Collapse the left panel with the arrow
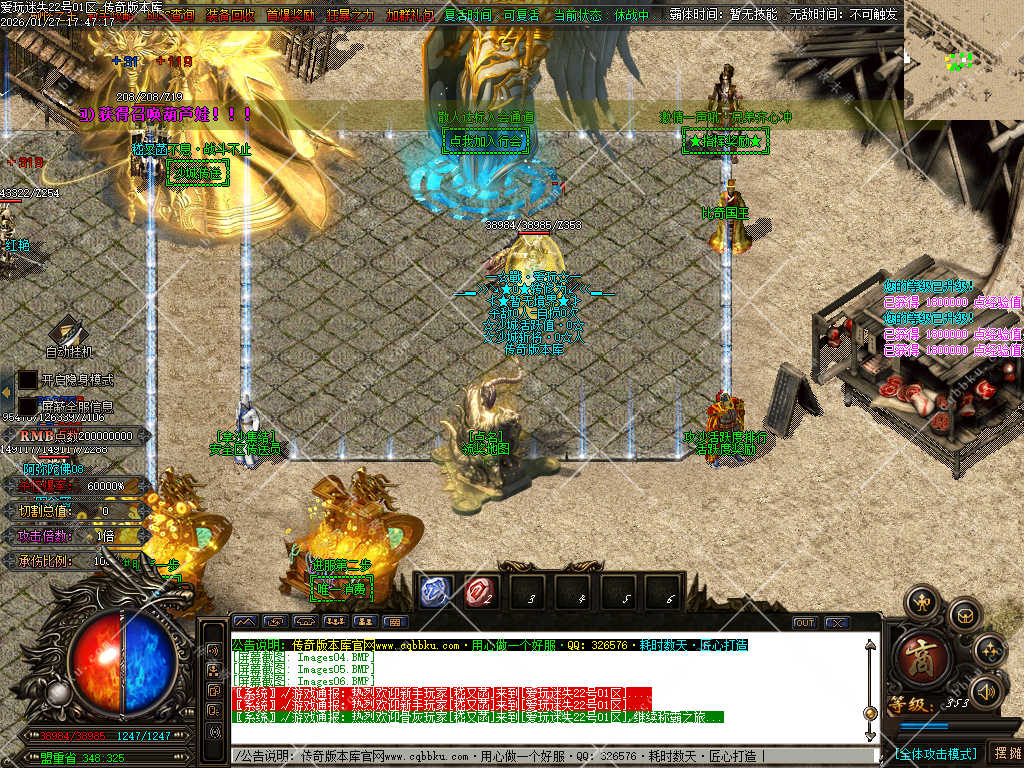The width and height of the screenshot is (1024, 768). pyautogui.click(x=7, y=393)
